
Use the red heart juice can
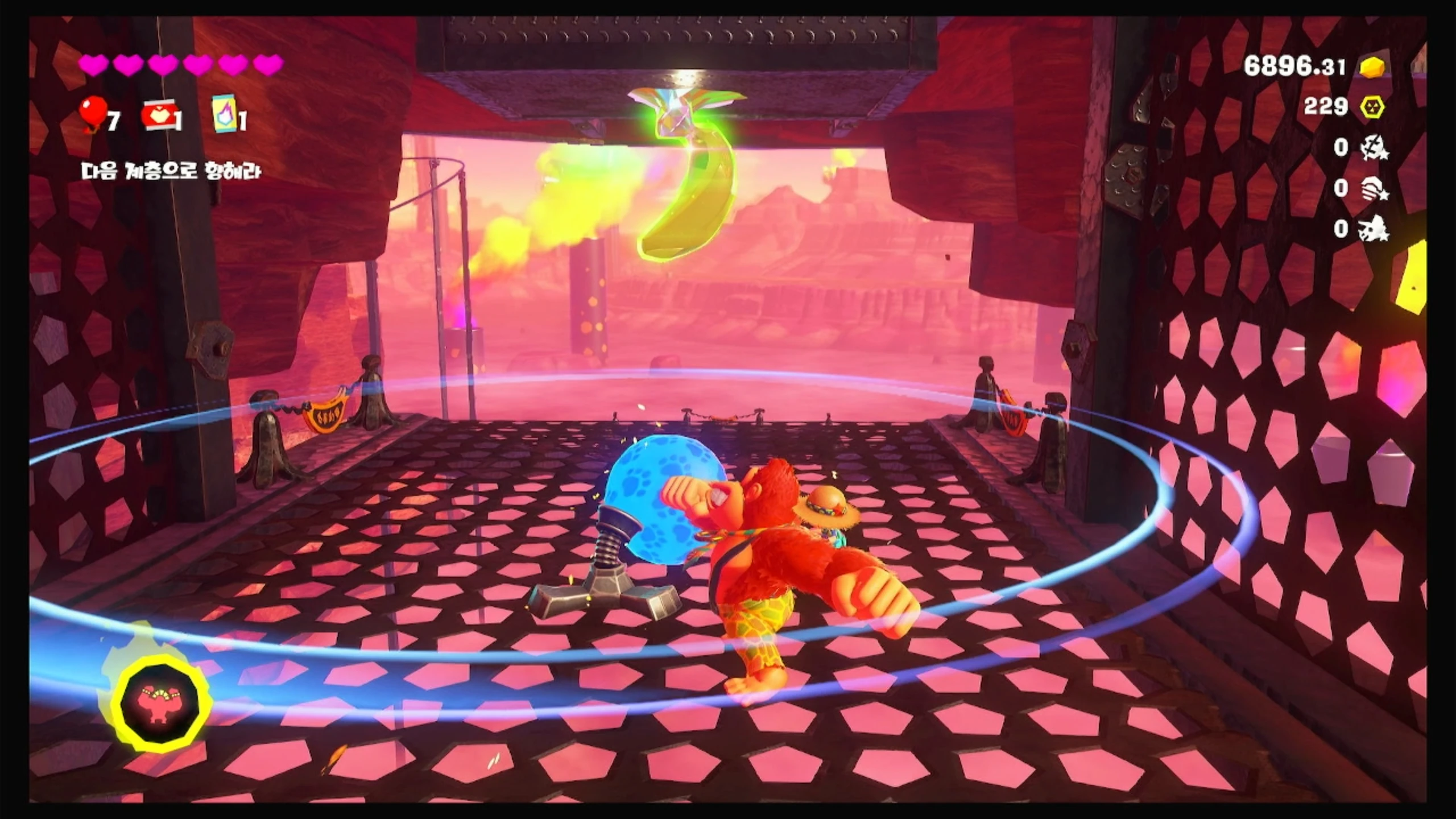(x=159, y=117)
